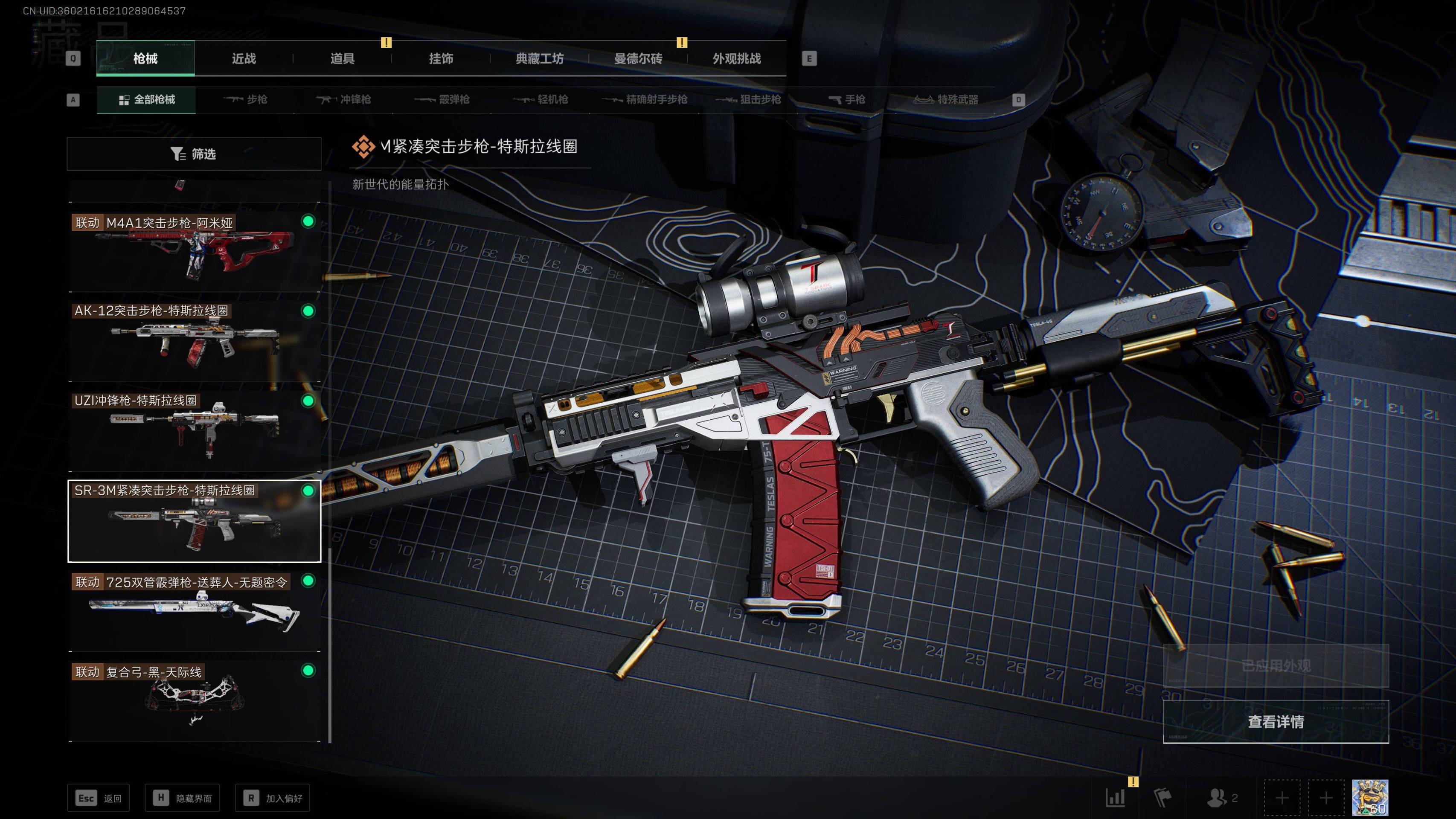Open the player avatar icon
Image resolution: width=1456 pixels, height=819 pixels.
[x=1369, y=798]
